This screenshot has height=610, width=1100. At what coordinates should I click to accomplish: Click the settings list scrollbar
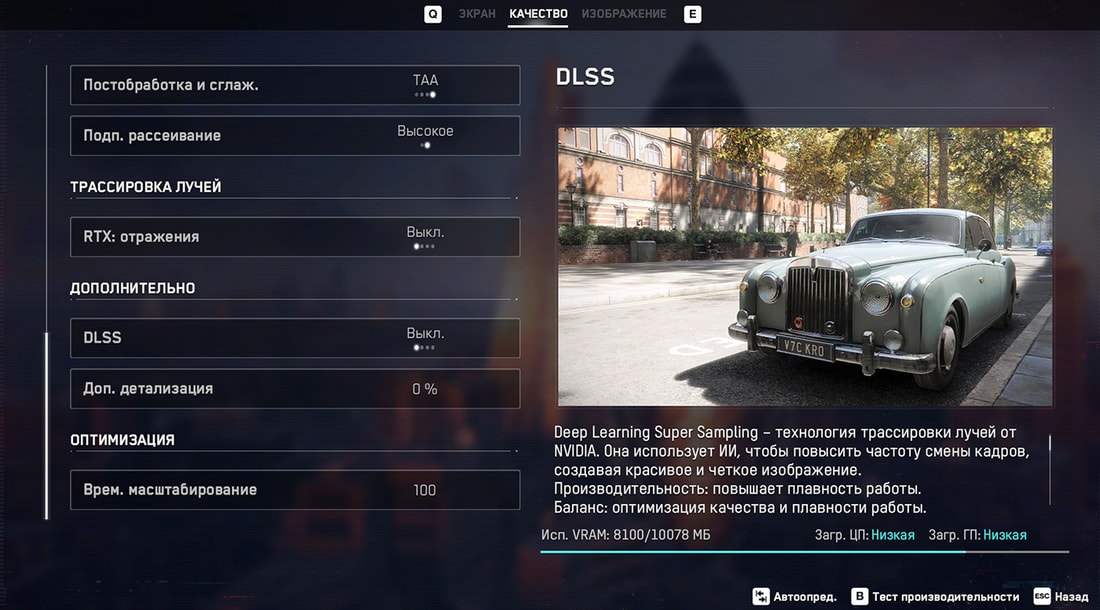pyautogui.click(x=46, y=425)
